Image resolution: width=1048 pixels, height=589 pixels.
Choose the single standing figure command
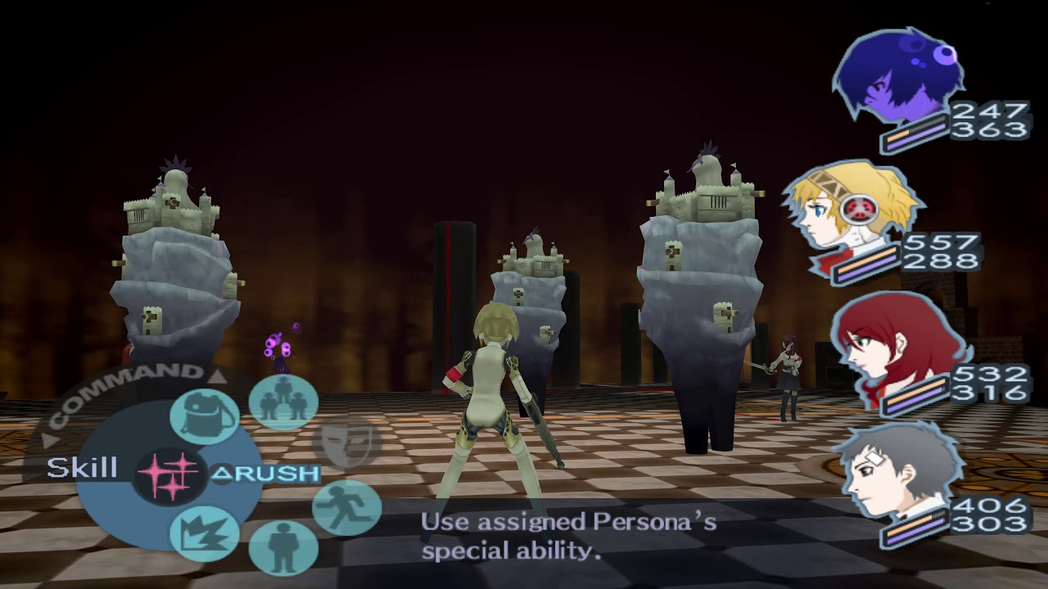[283, 546]
